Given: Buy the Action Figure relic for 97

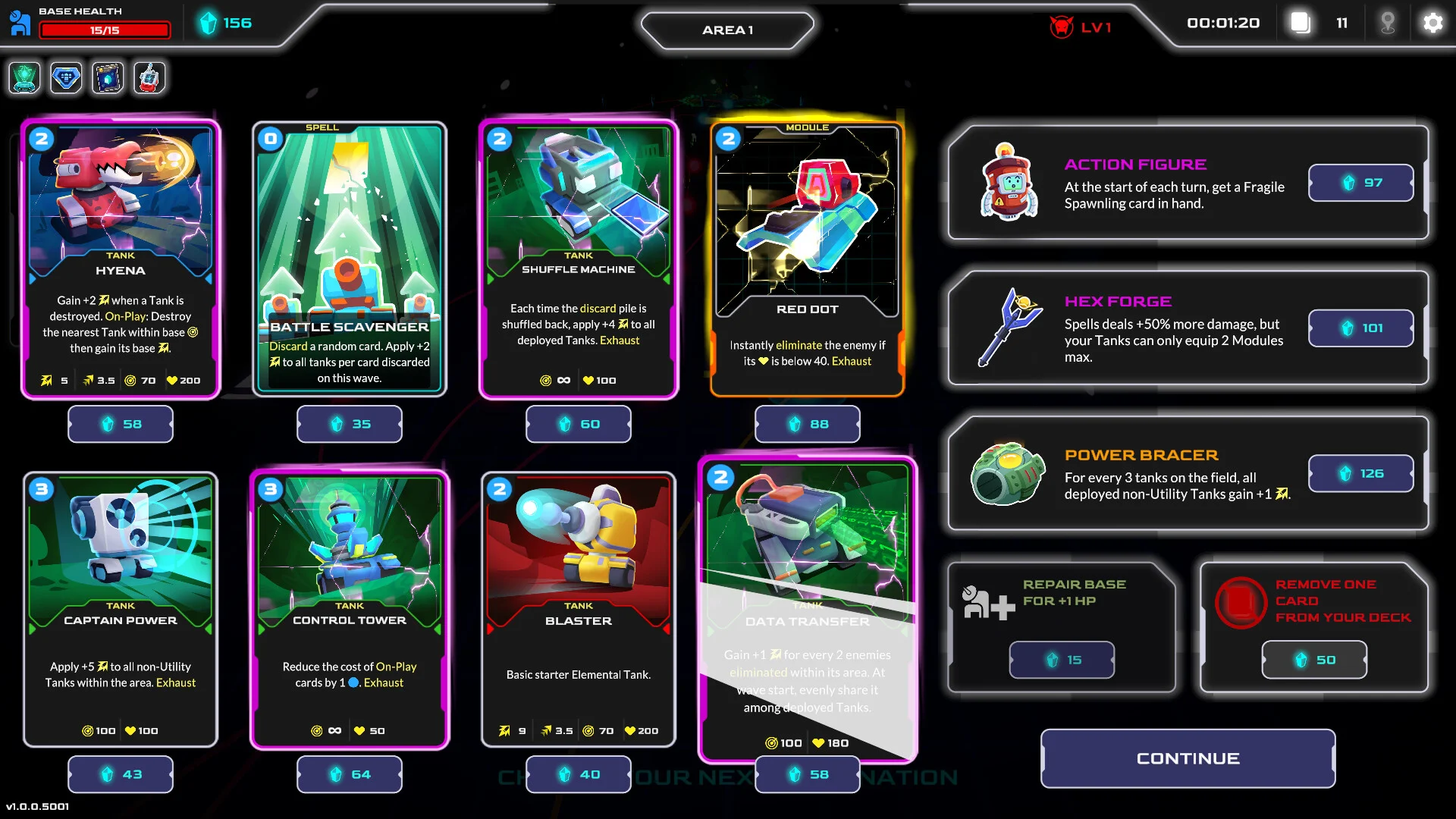Looking at the screenshot, I should 1360,183.
